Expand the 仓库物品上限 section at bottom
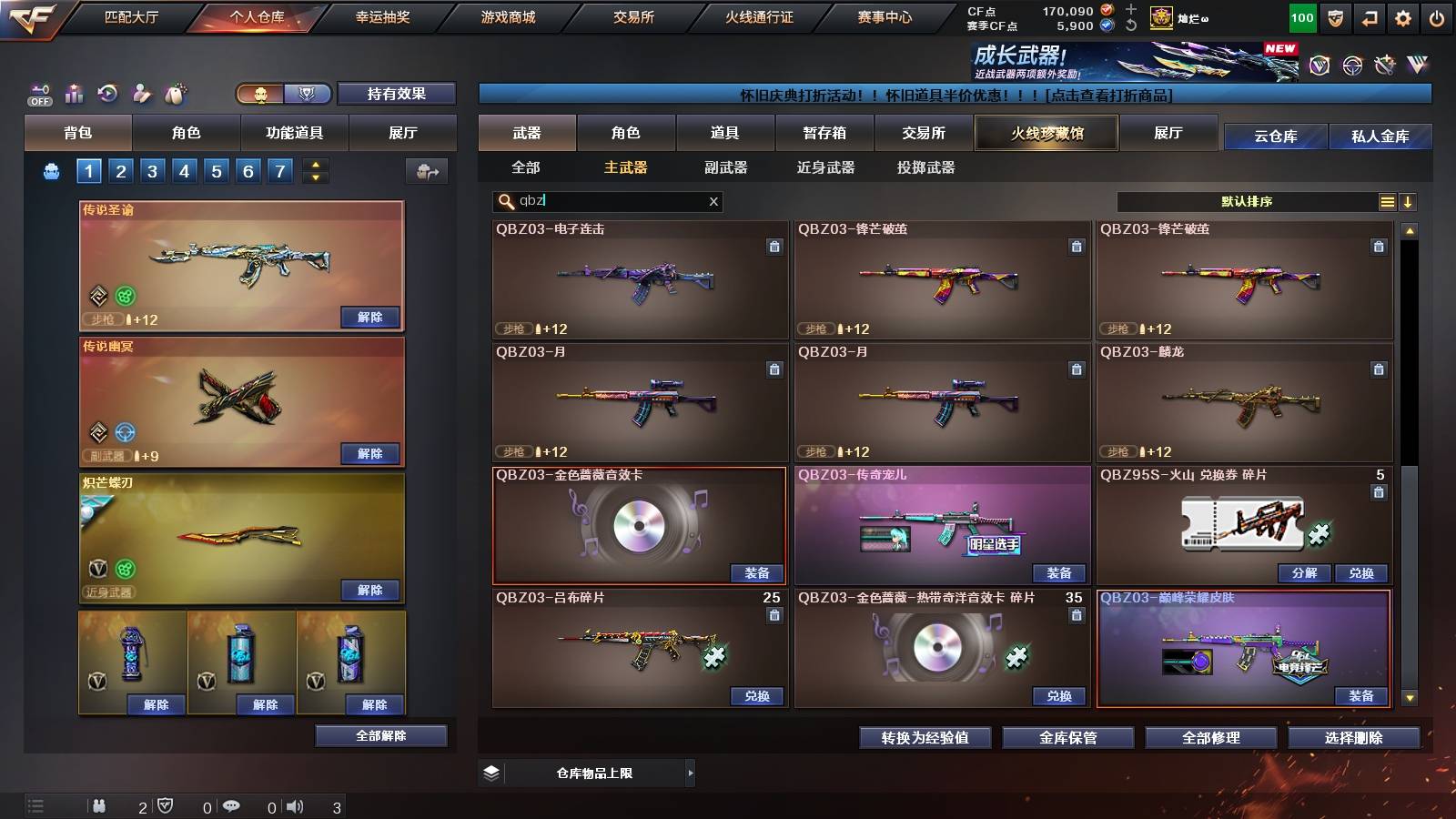This screenshot has height=819, width=1456. coord(690,773)
